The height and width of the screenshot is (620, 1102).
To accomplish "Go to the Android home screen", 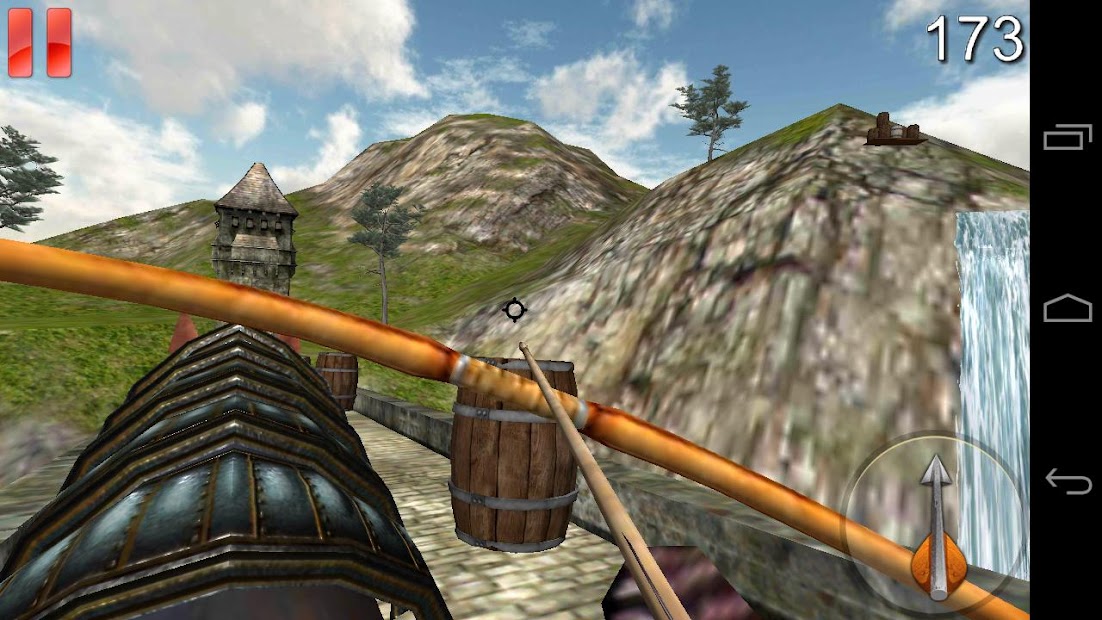I will 1067,309.
